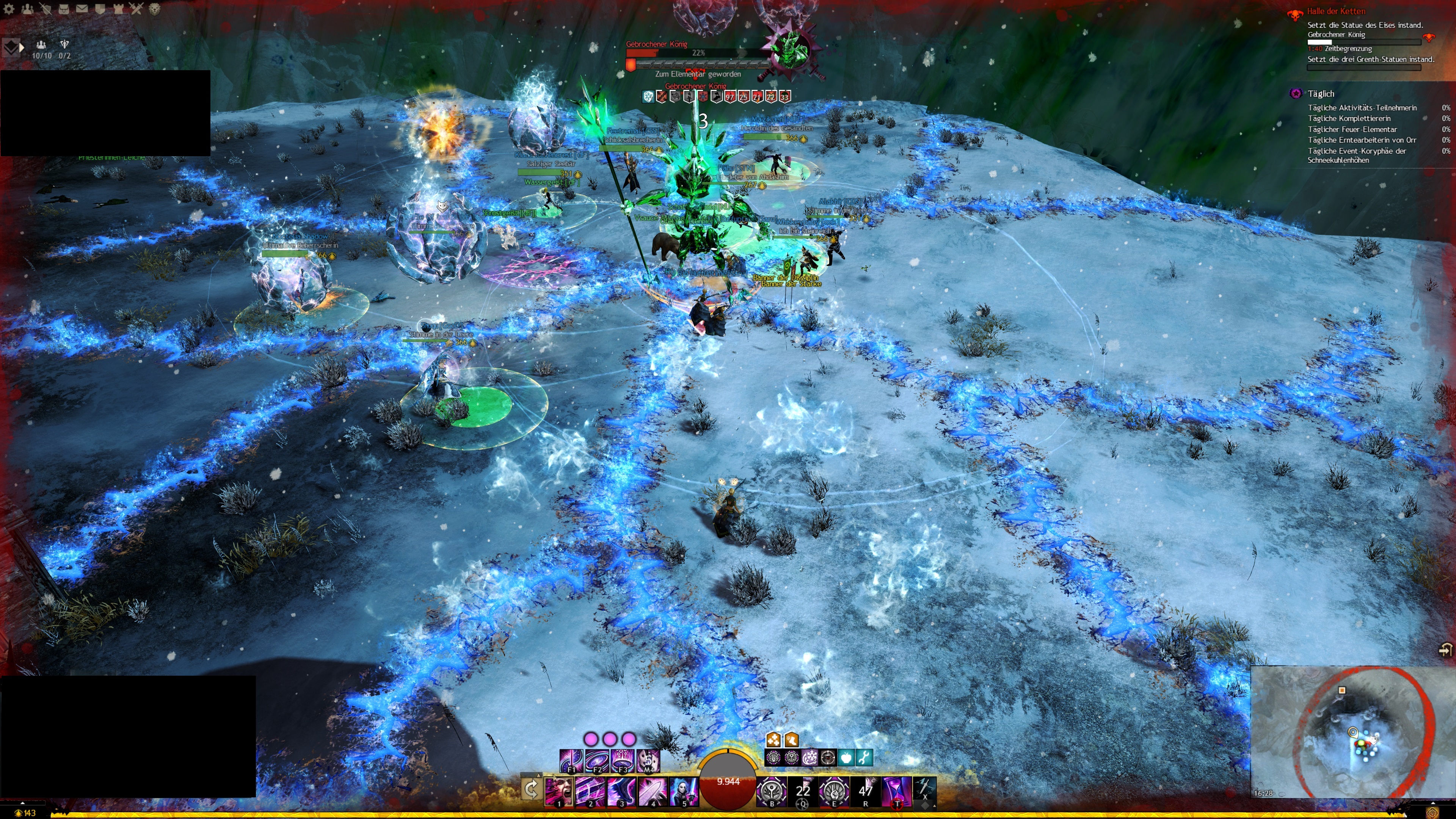This screenshot has height=819, width=1456.
Task: Swap weapons with the circular arrow button
Action: pyautogui.click(x=531, y=789)
